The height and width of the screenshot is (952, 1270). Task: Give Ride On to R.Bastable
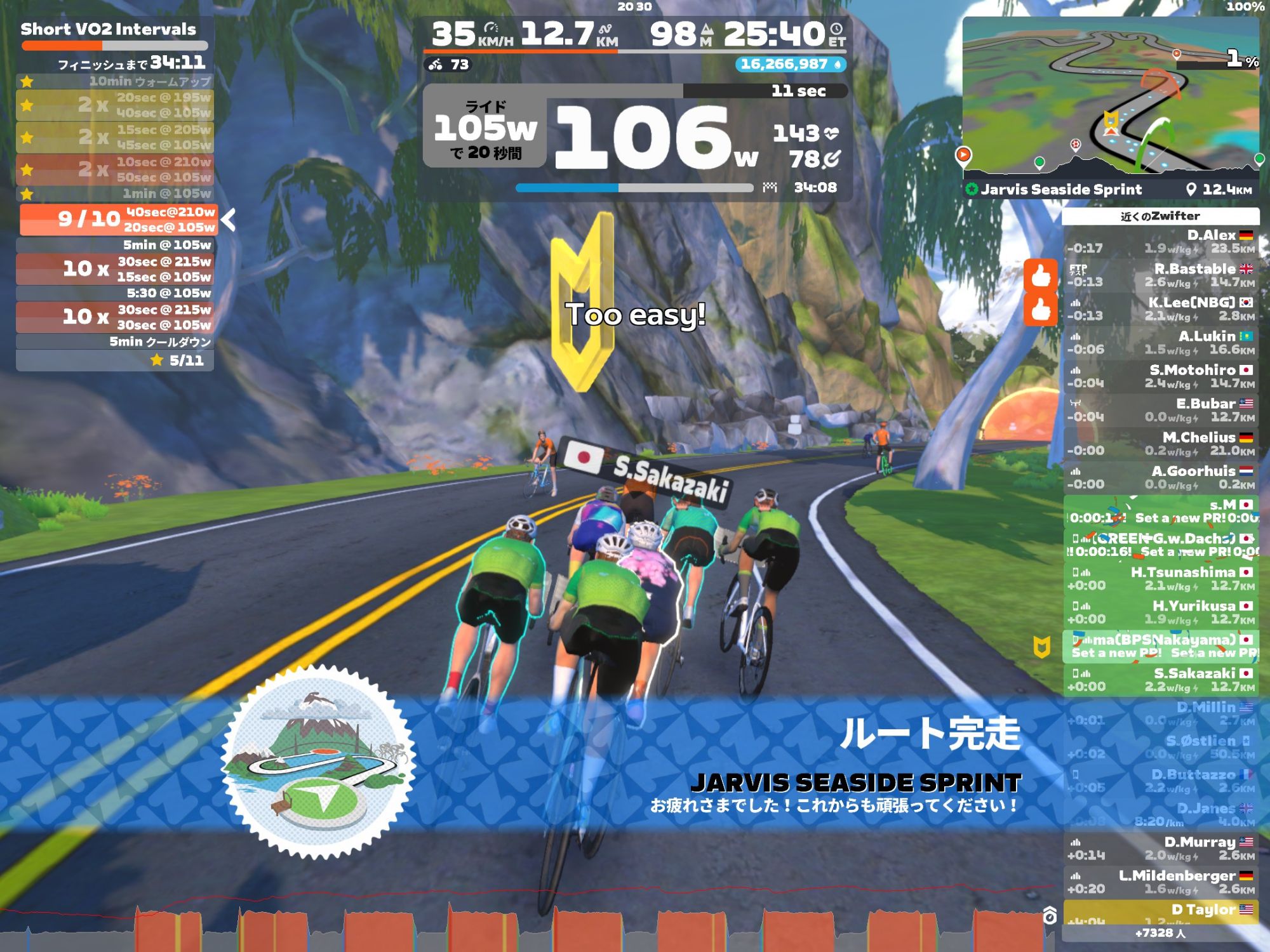1040,275
